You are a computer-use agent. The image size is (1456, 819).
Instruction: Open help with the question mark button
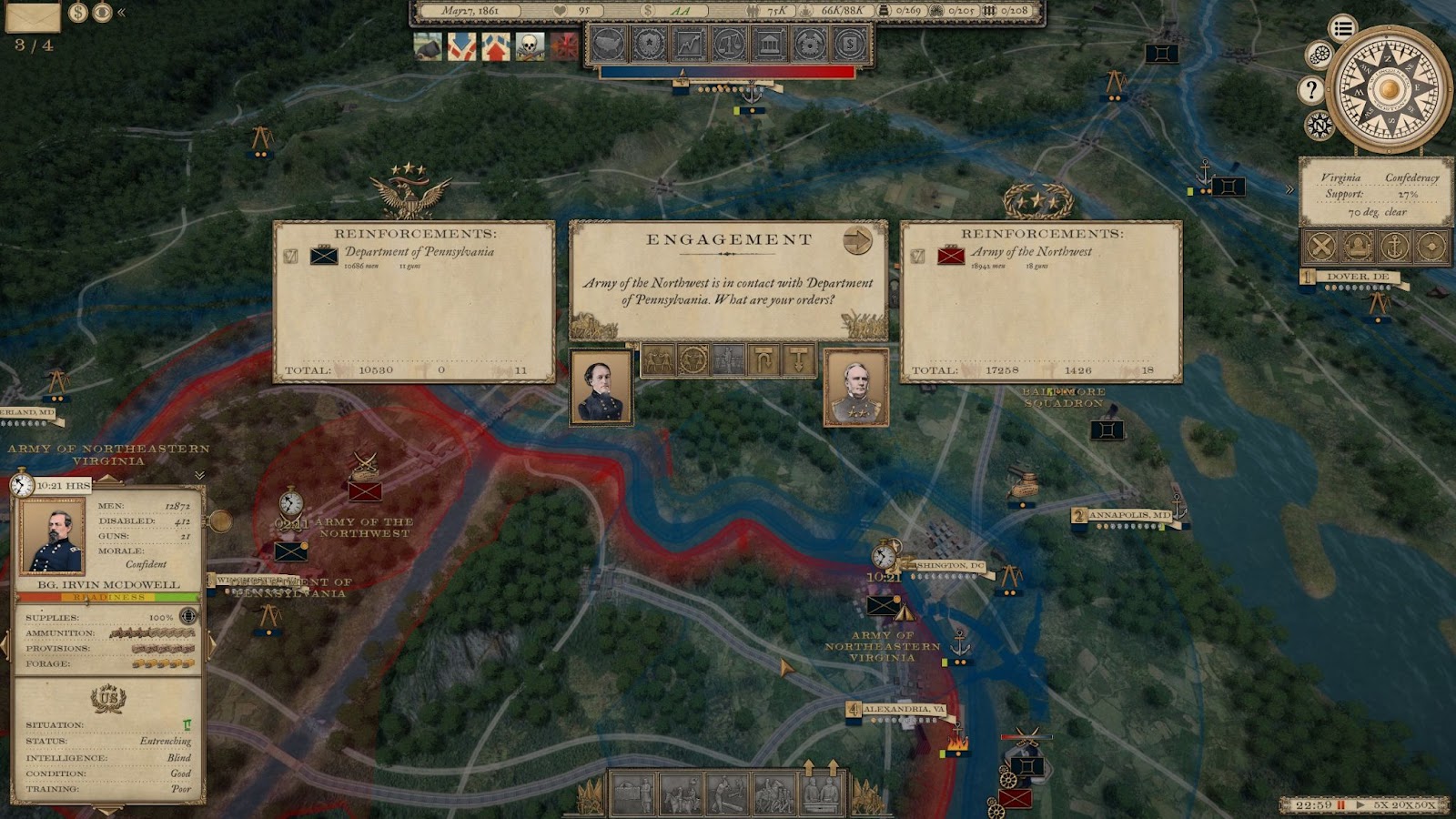coord(1310,89)
